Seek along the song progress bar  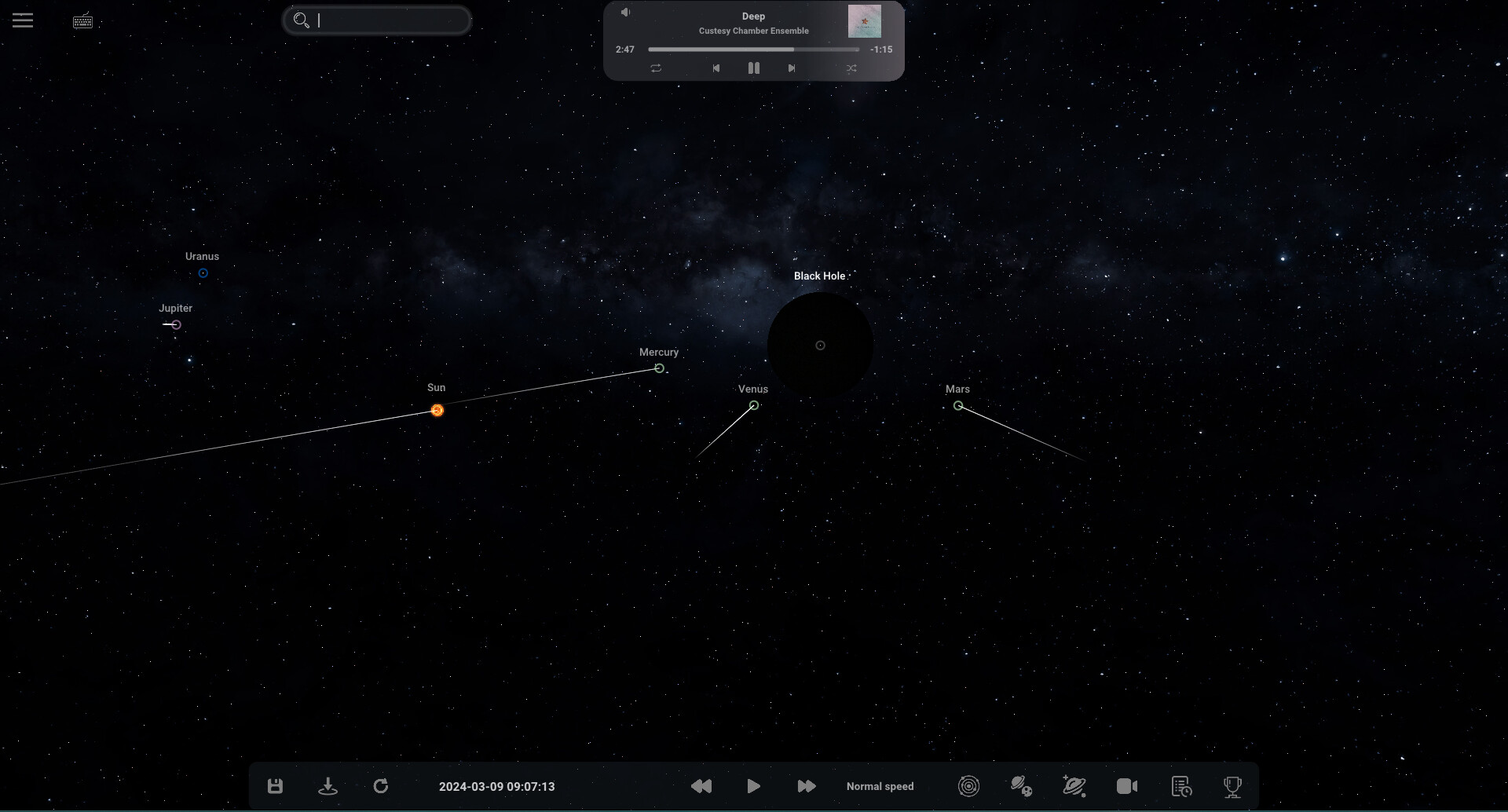[753, 49]
